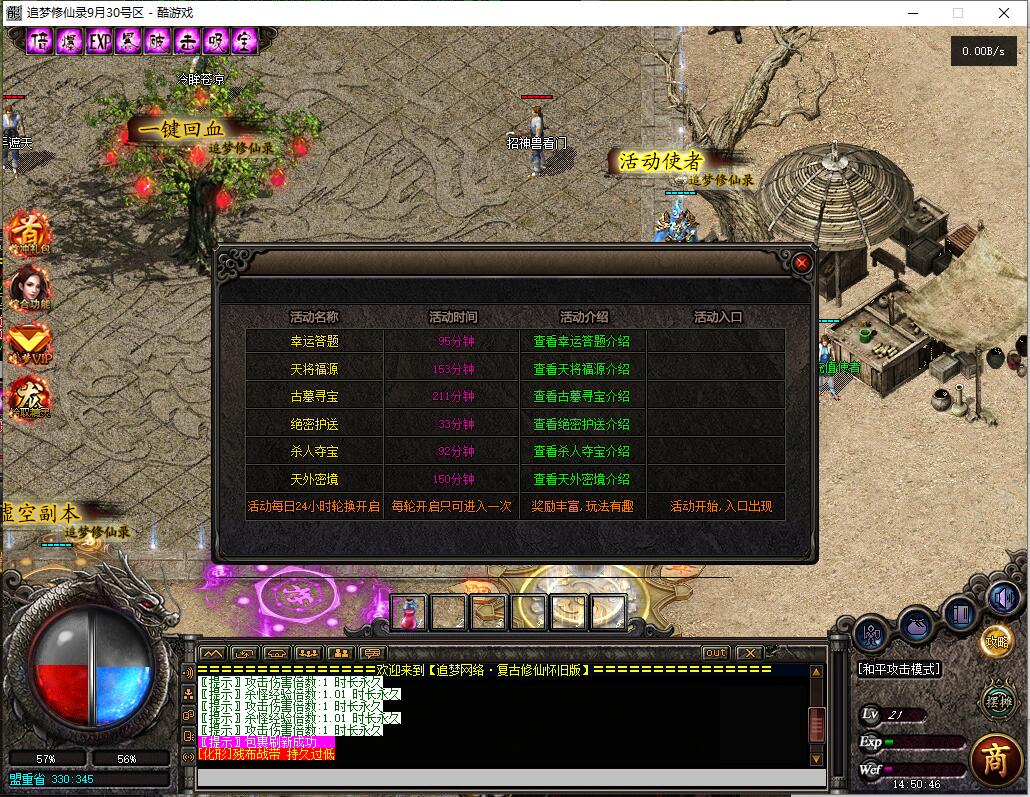This screenshot has width=1030, height=797.
Task: Show the 古墓寻宝 activity introduction
Action: (x=581, y=397)
